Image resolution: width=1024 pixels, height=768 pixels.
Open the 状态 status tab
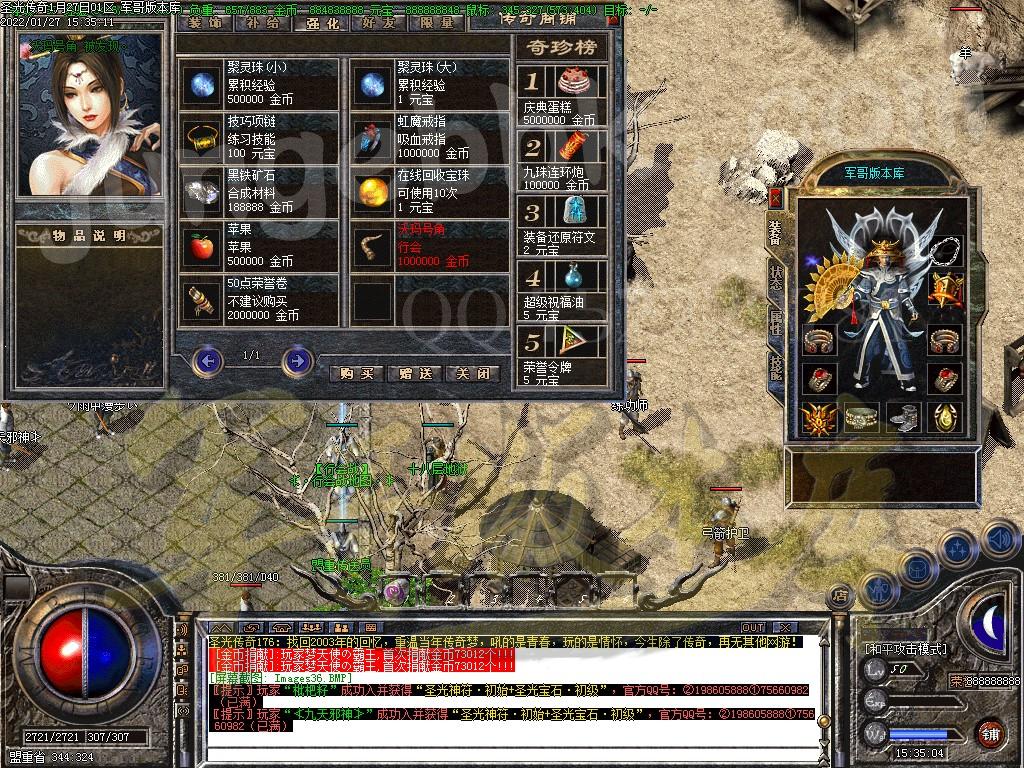click(775, 278)
